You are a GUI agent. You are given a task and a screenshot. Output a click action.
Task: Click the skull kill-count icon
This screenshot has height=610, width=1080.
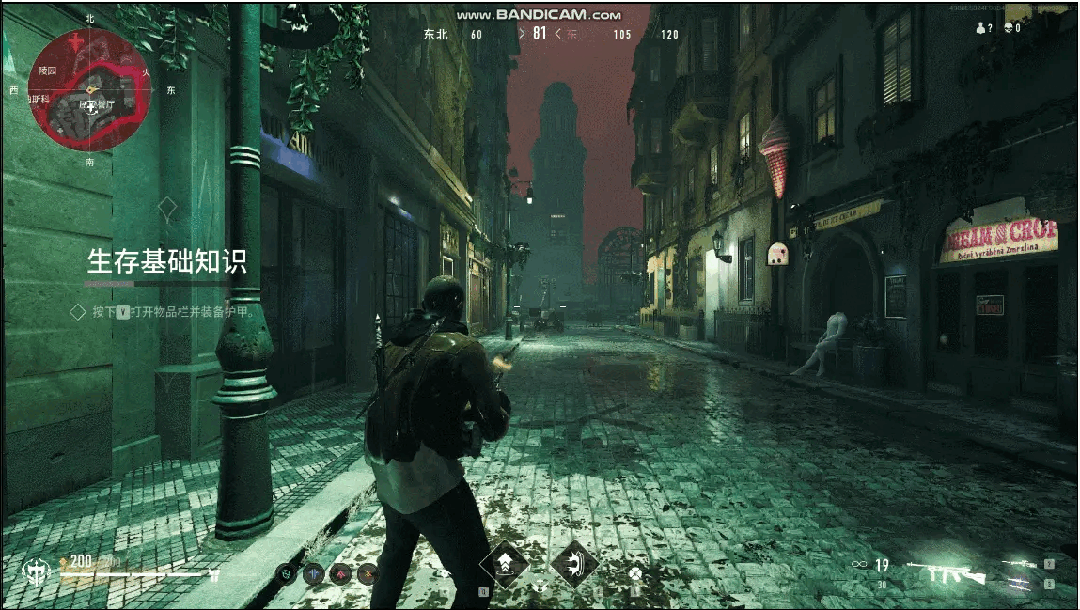(1007, 28)
